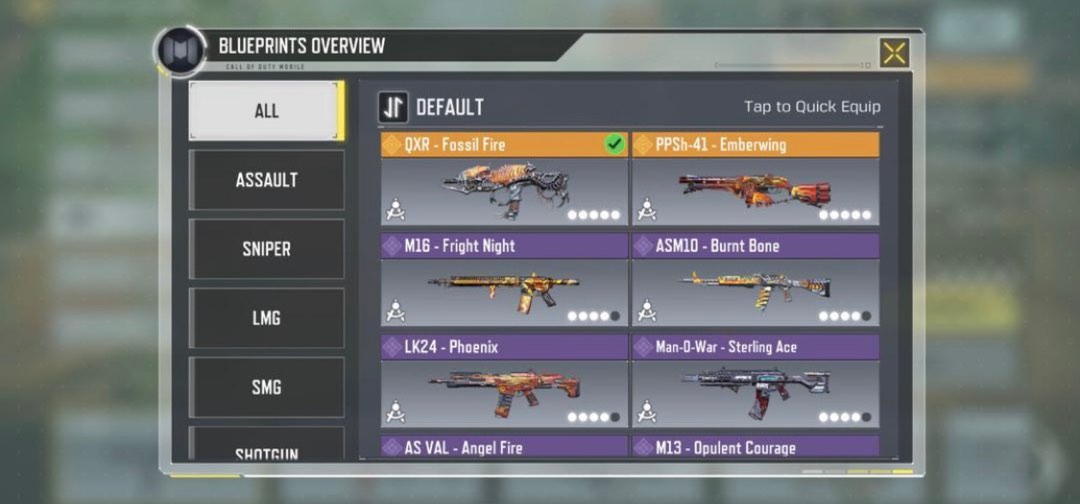The height and width of the screenshot is (504, 1080).
Task: Switch to the ALL category tab
Action: pyautogui.click(x=266, y=111)
